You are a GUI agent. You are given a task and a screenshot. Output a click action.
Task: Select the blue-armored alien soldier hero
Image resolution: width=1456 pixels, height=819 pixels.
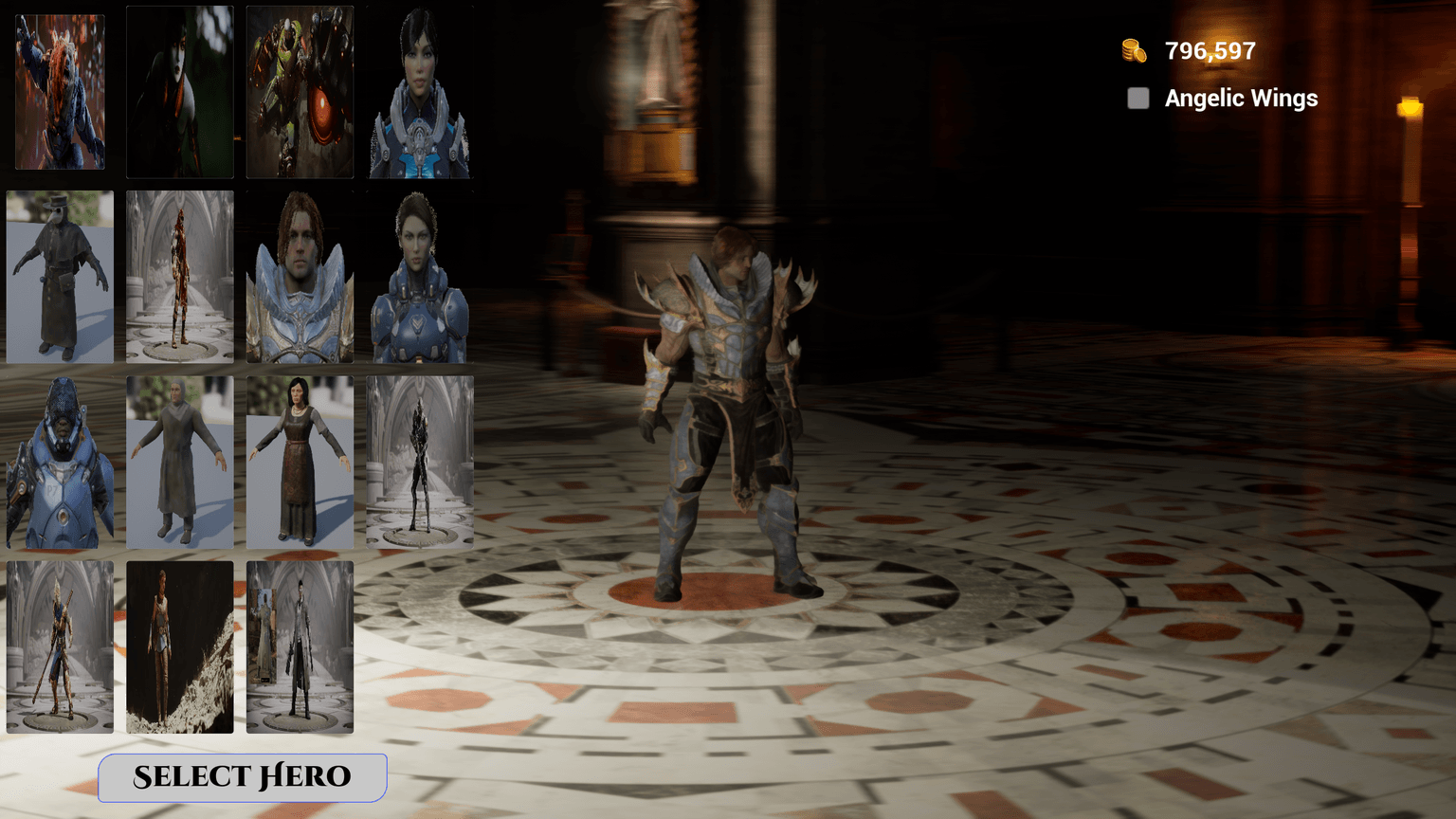[x=60, y=460]
